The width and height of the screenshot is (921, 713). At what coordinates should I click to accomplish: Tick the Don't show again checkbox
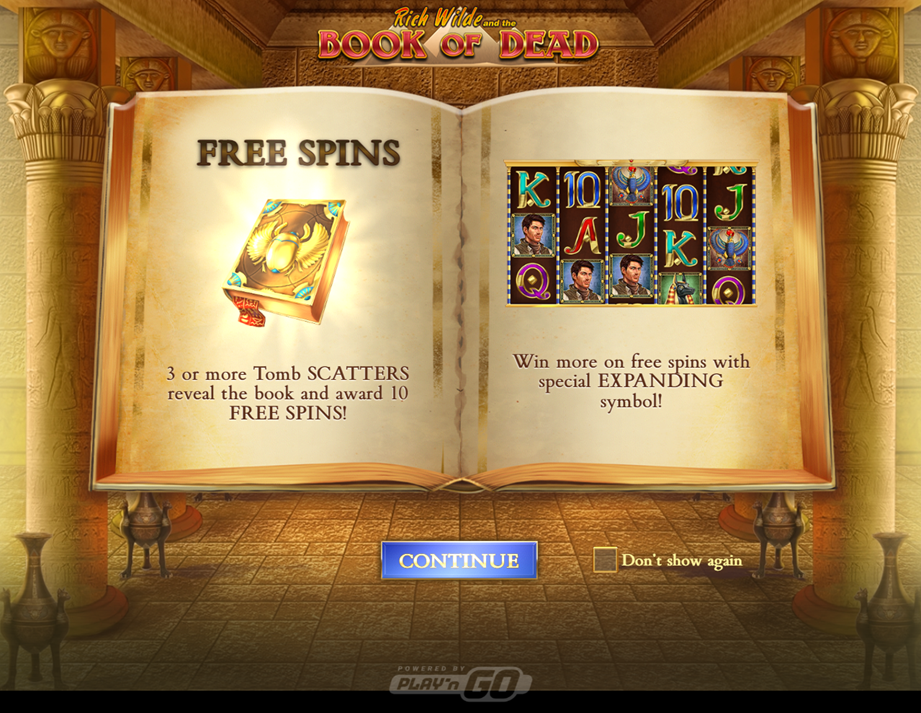[605, 560]
